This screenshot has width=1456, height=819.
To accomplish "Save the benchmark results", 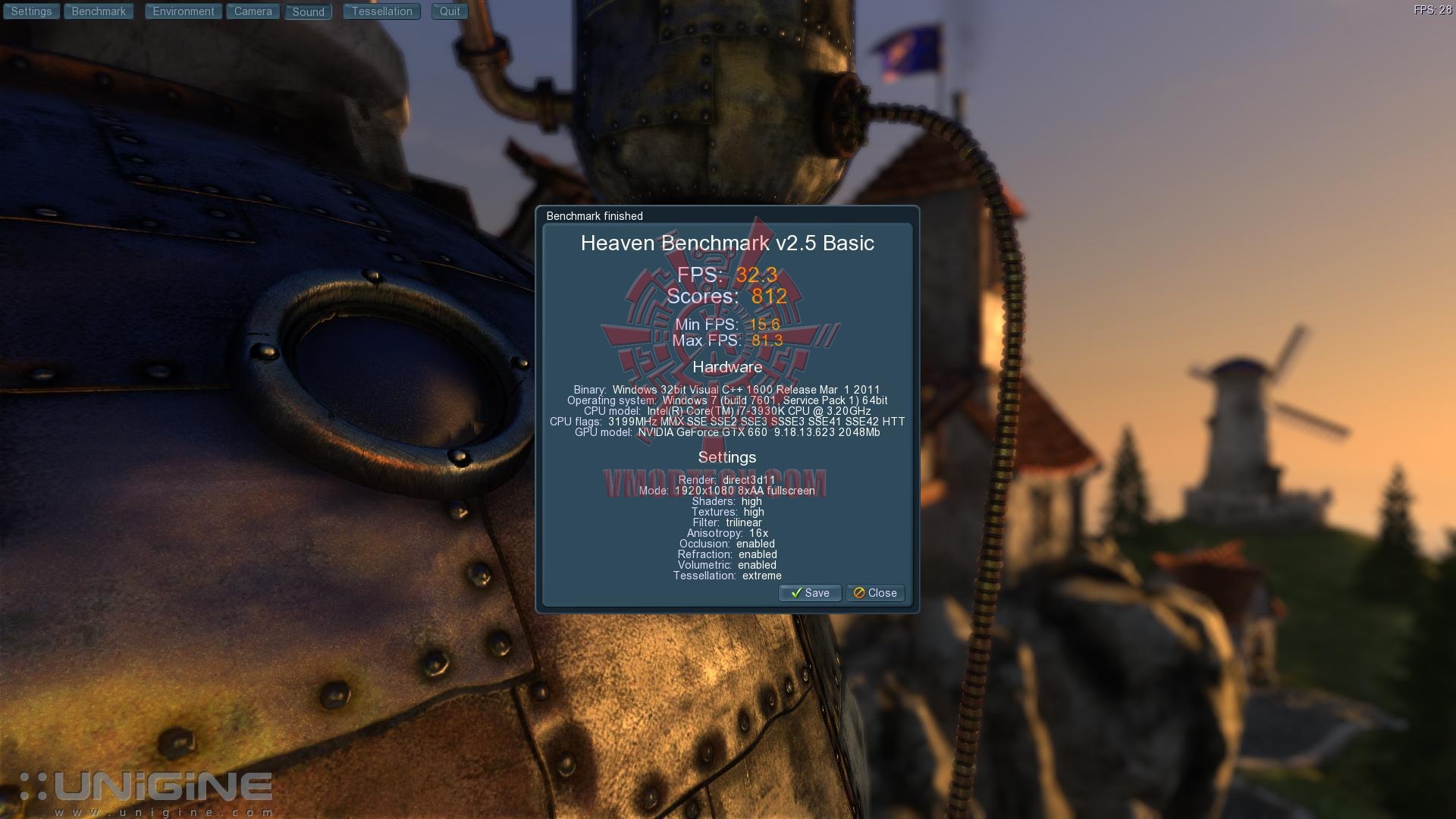I will [x=810, y=593].
